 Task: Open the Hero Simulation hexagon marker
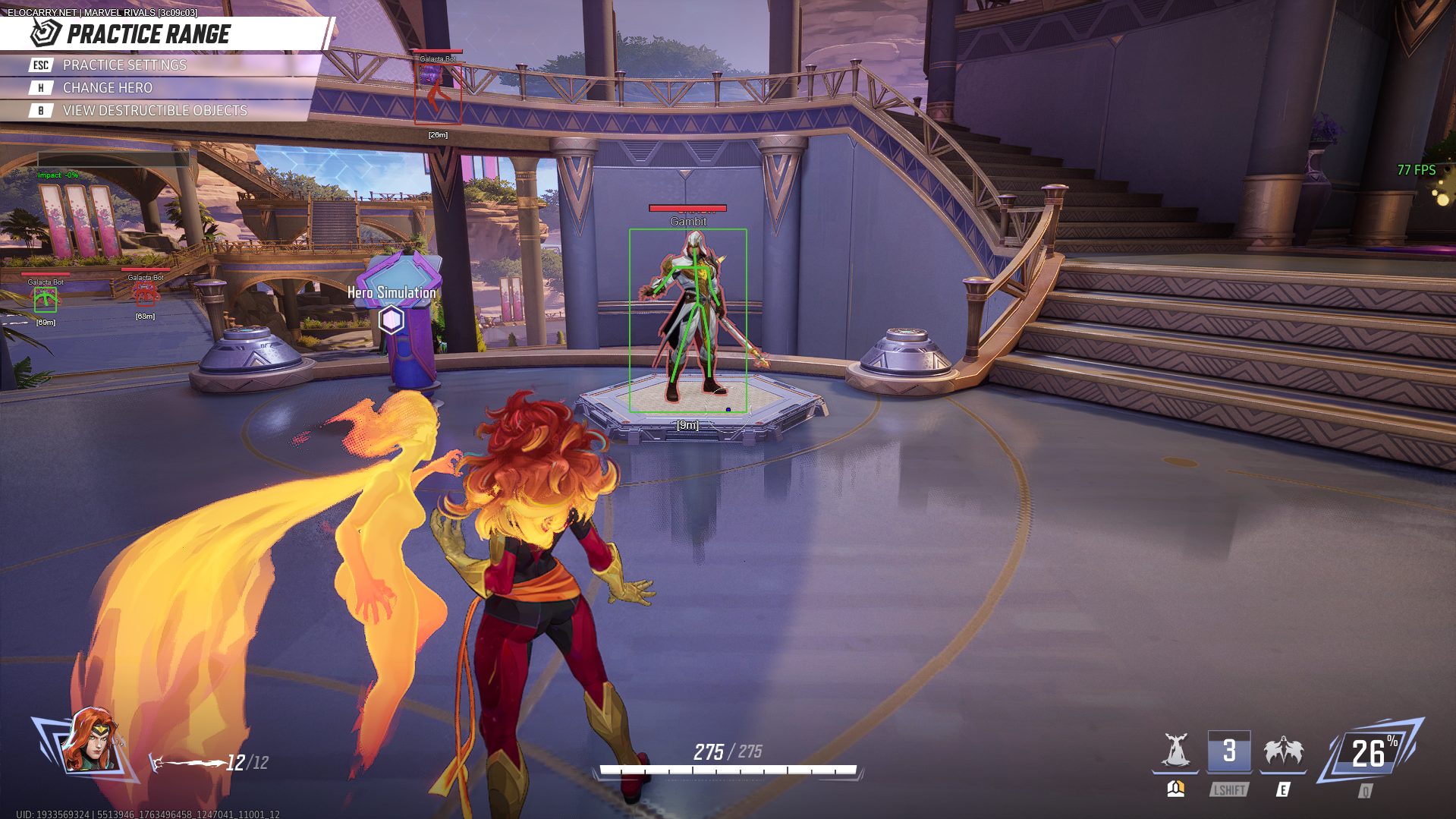click(392, 320)
